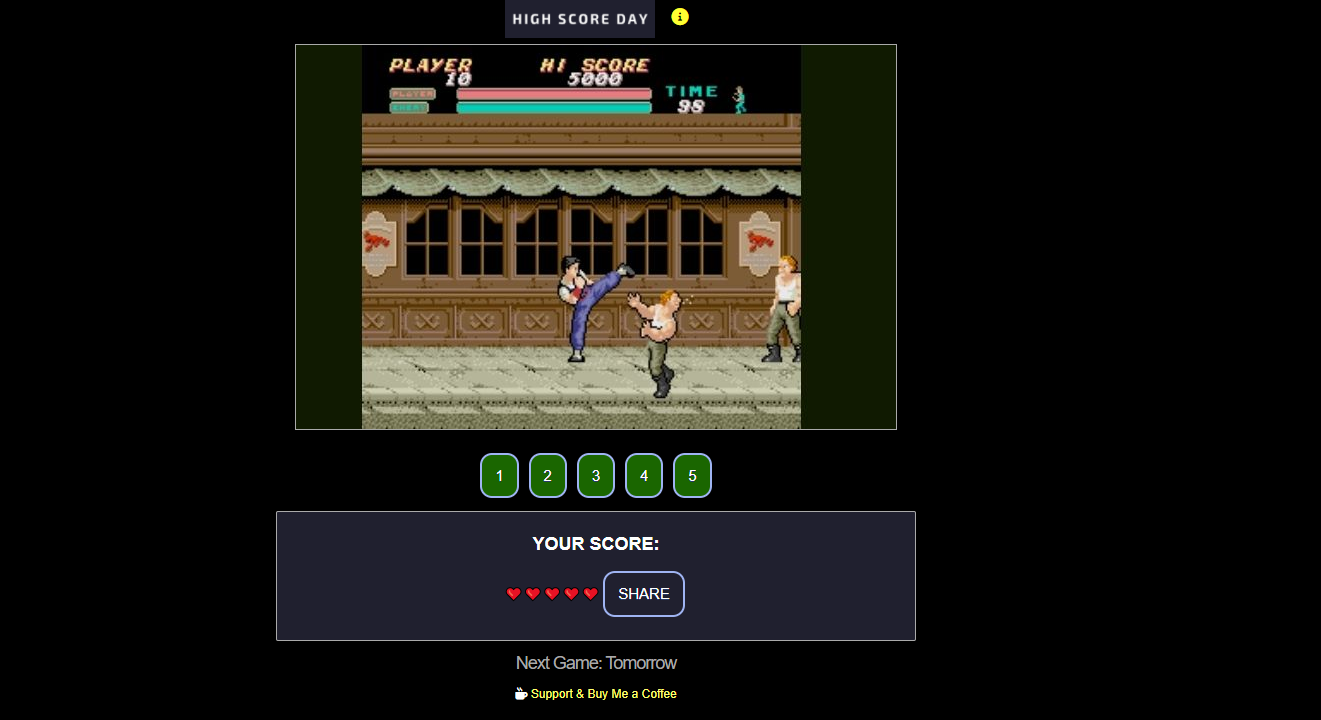
Task: Click the HIGH SCORE DAY header
Action: pyautogui.click(x=579, y=18)
